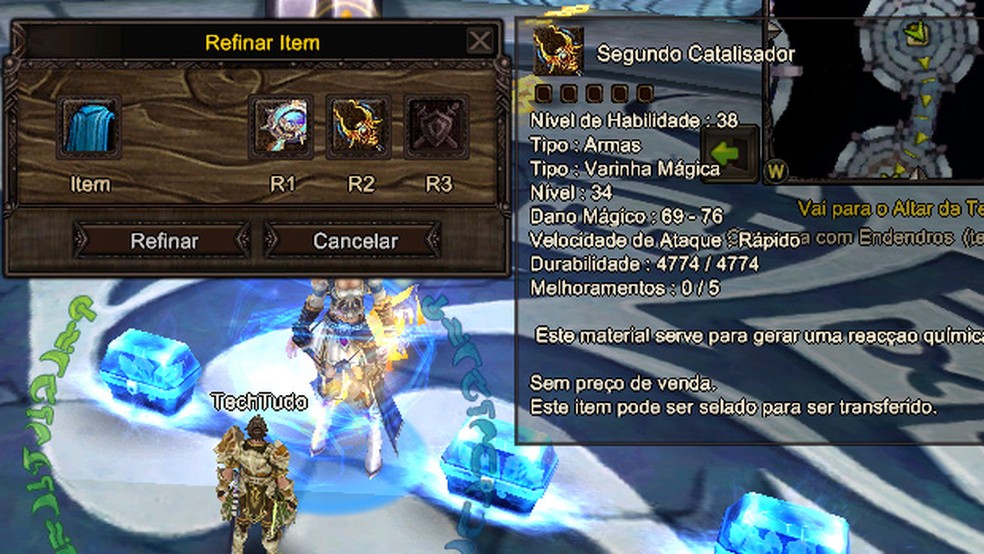This screenshot has height=554, width=984.
Task: Select the blue cloak in Item slot
Action: [x=89, y=128]
